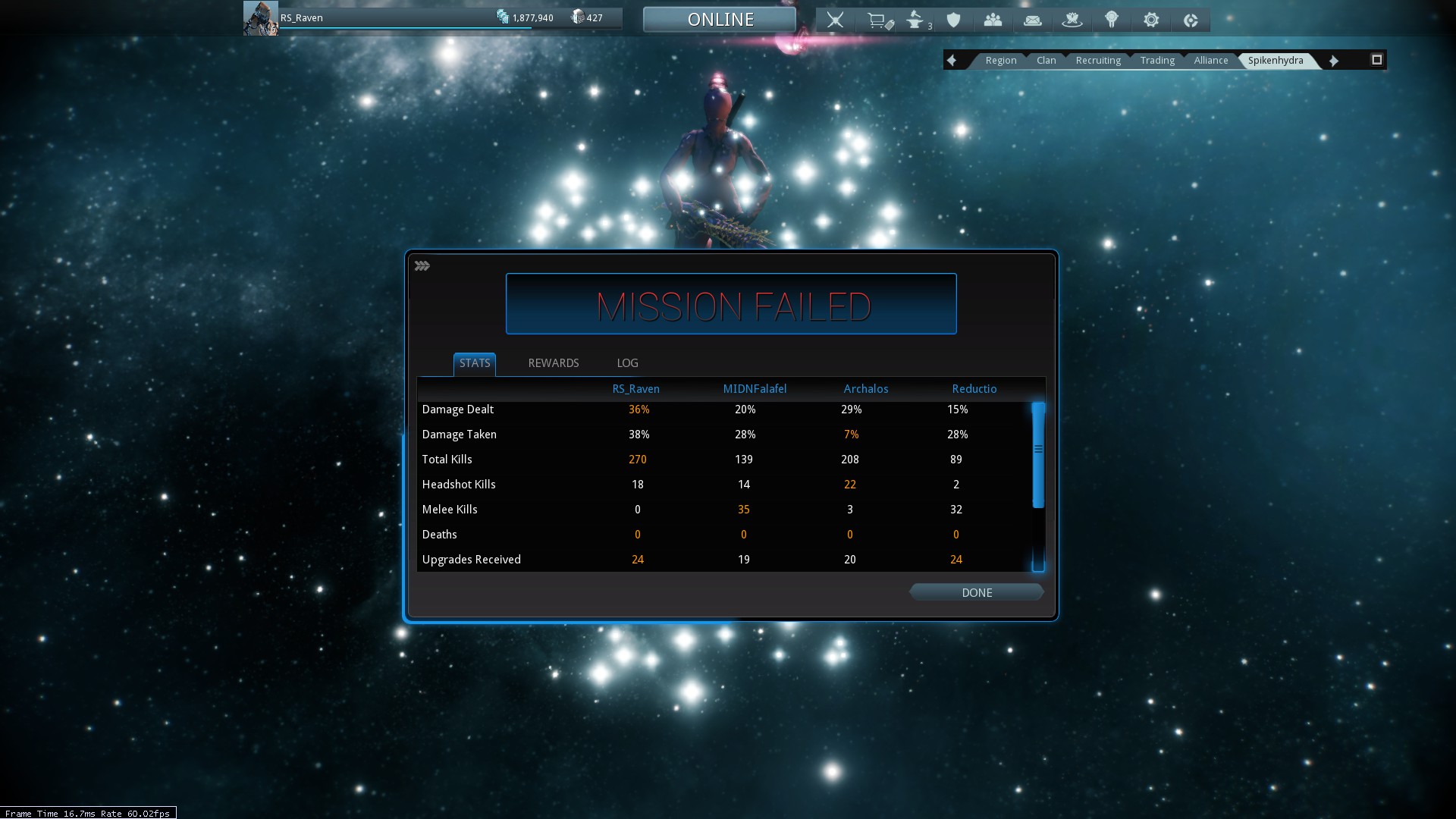Open the Spikenhydra whisper tab

[1276, 61]
